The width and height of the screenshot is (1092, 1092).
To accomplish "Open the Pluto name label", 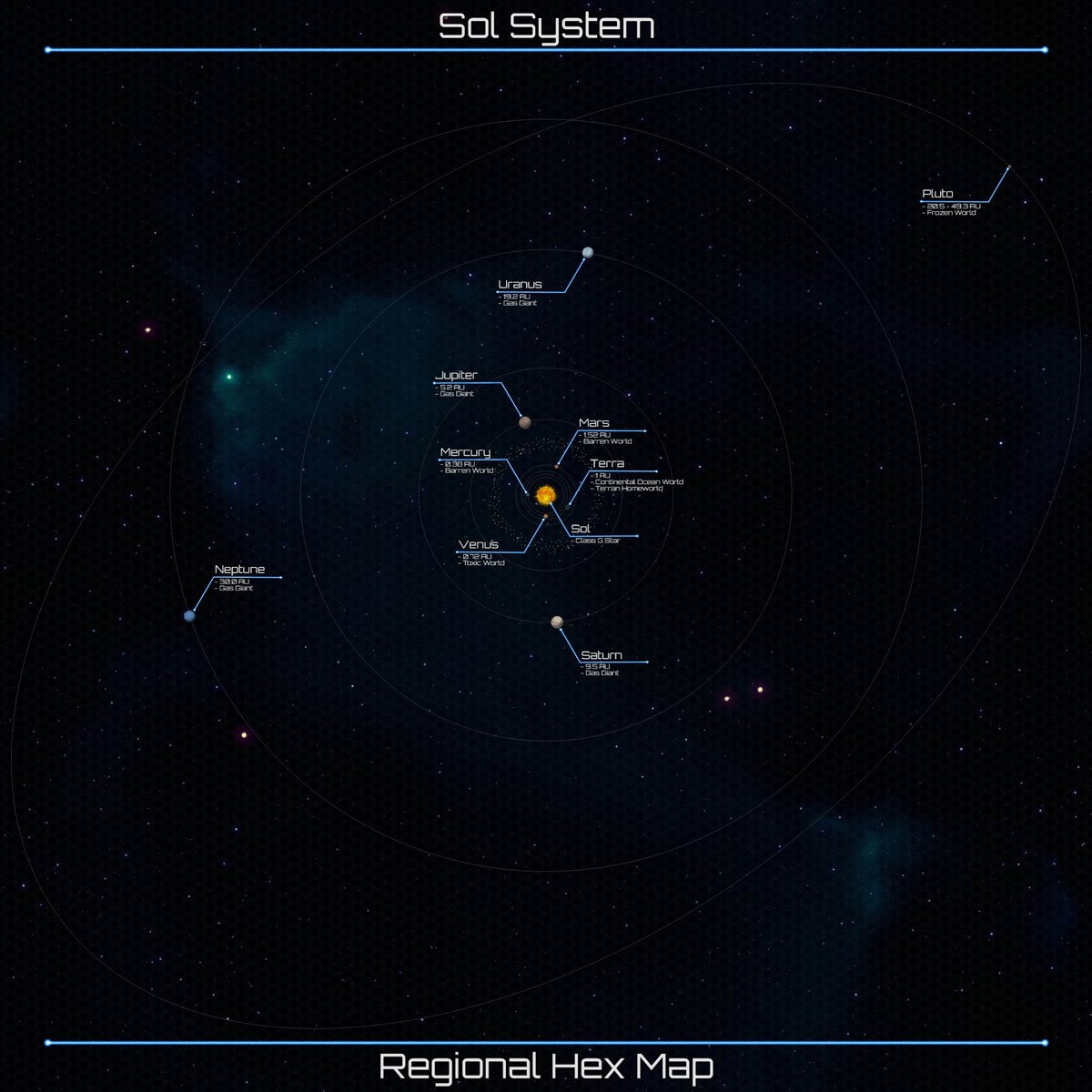I will click(x=937, y=194).
